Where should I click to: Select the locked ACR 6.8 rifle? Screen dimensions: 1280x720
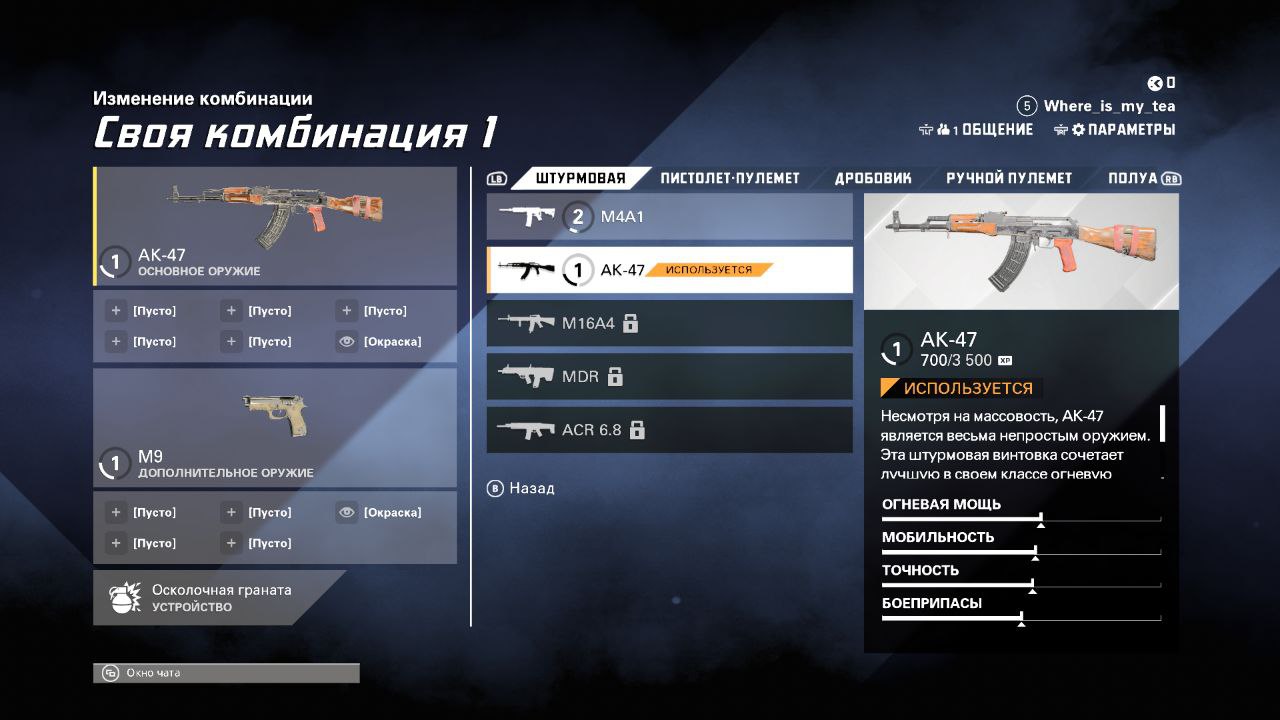coord(669,430)
